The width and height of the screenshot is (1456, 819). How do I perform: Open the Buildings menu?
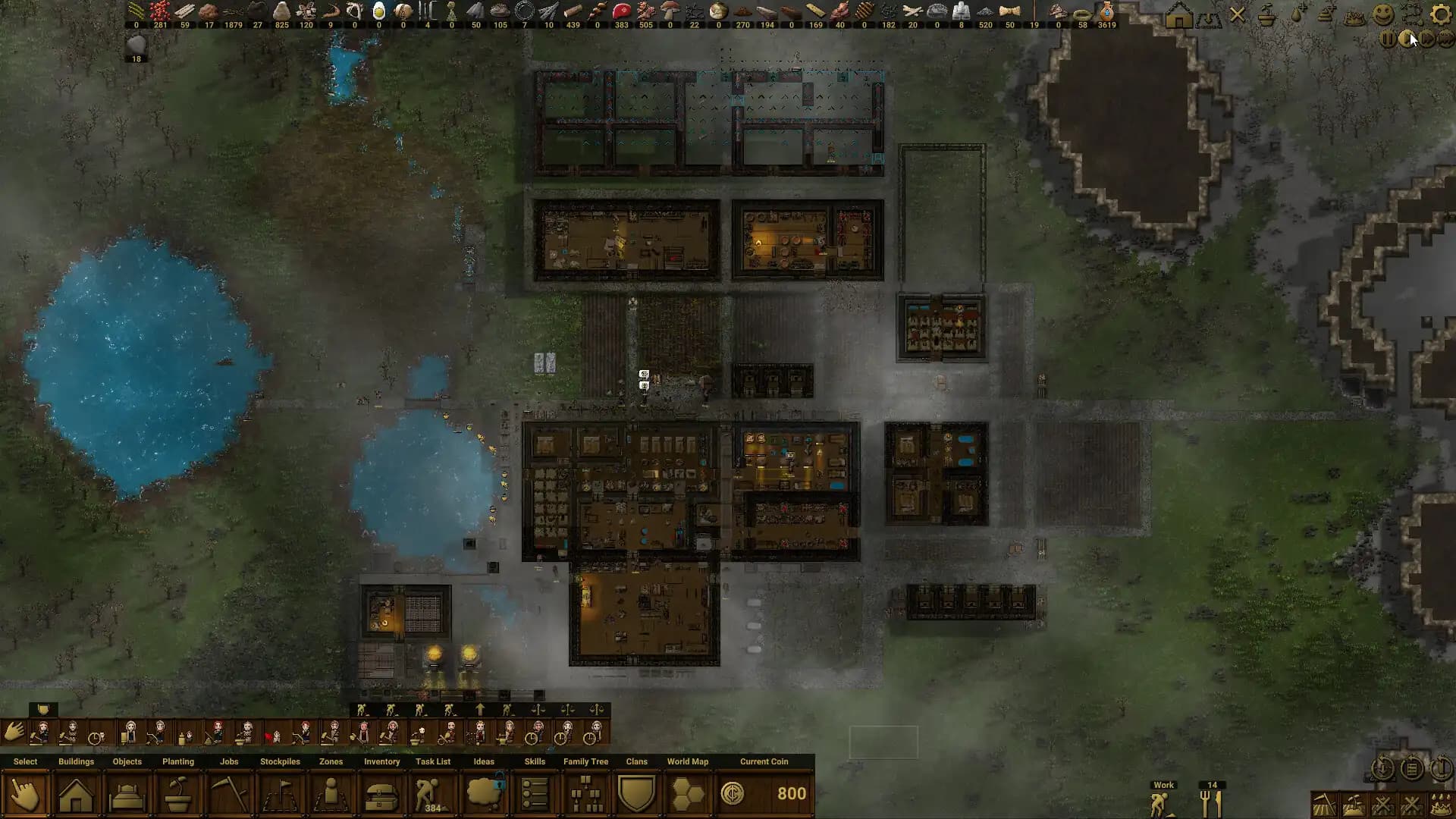tap(76, 794)
